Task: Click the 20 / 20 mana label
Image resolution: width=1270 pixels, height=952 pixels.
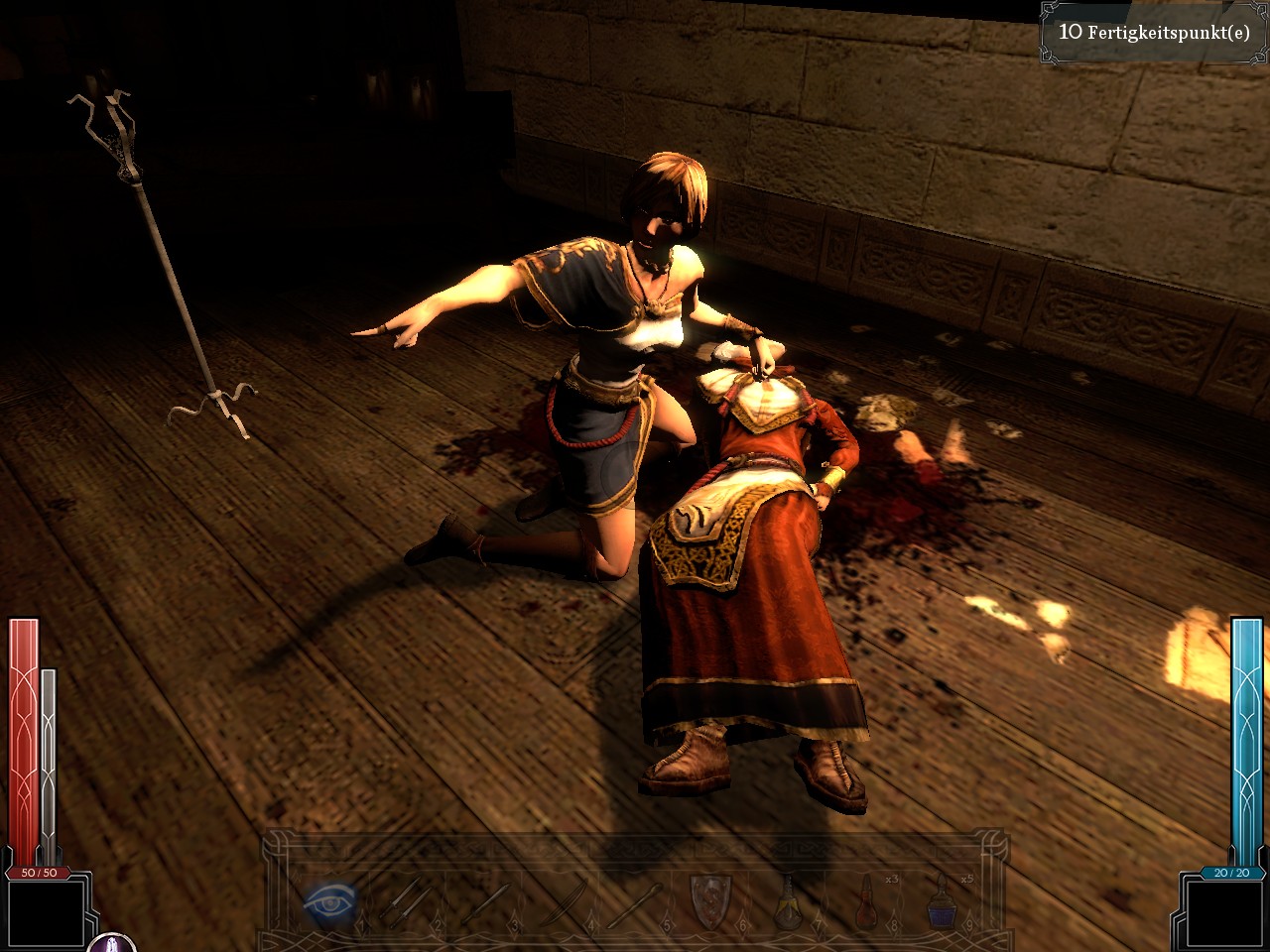Action: [1230, 874]
